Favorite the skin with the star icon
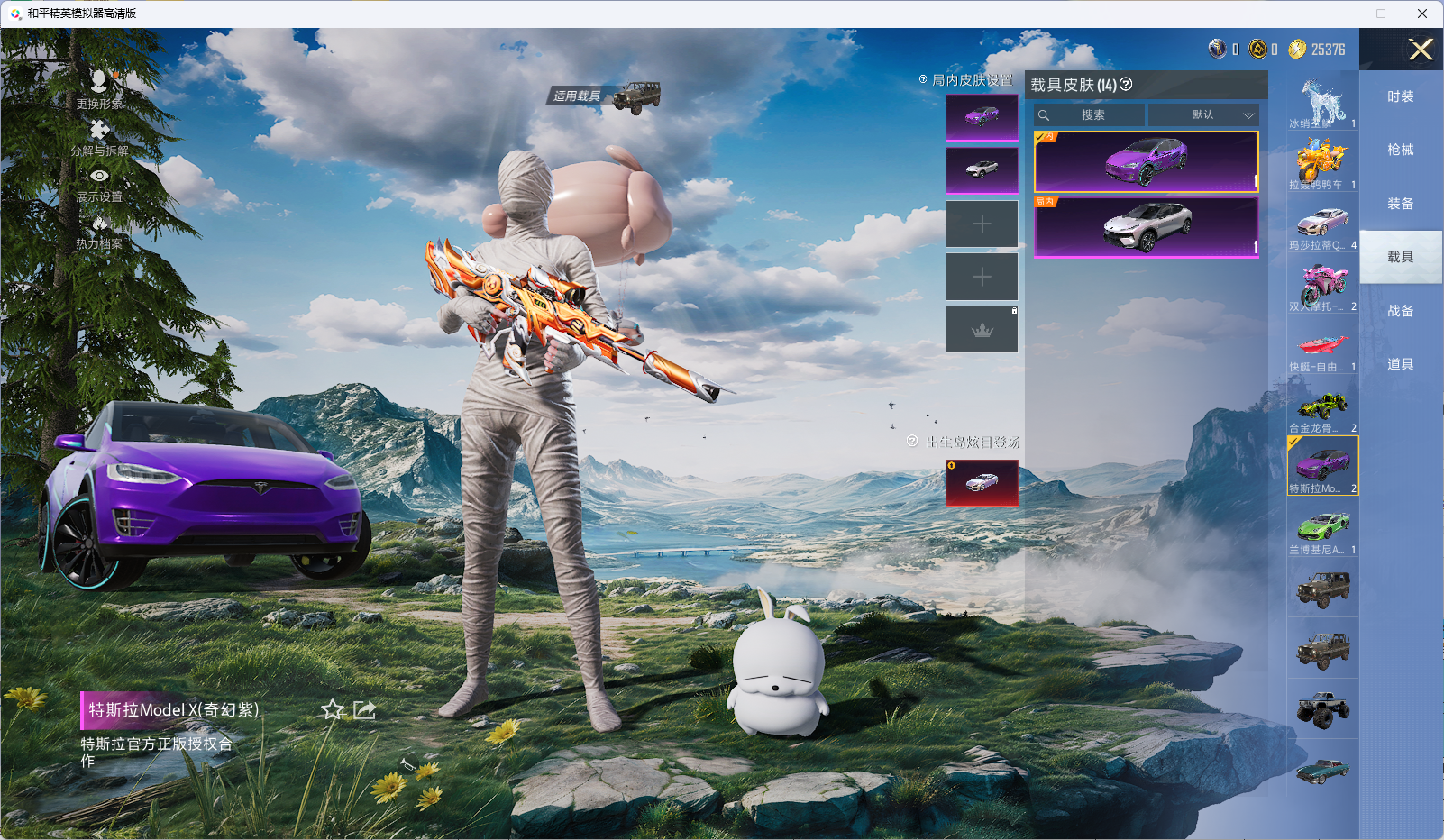The image size is (1444, 840). tap(333, 710)
